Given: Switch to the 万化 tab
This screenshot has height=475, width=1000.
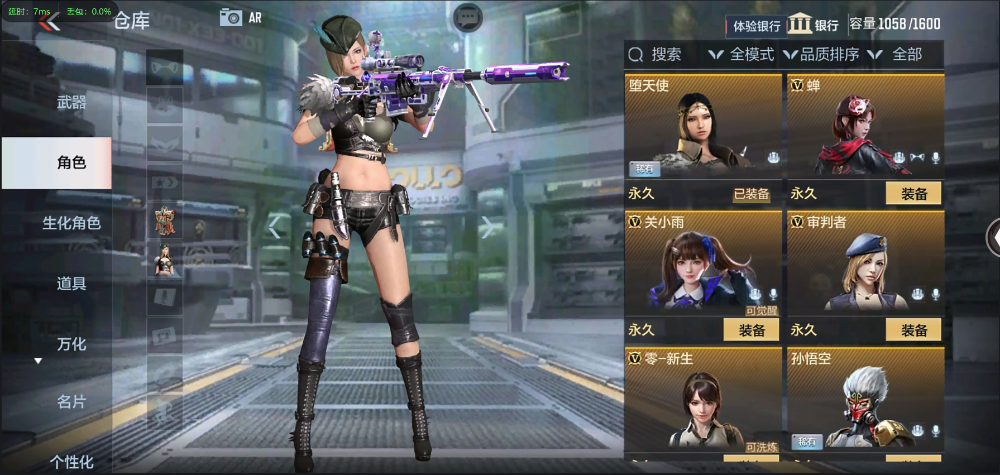Looking at the screenshot, I should click(71, 344).
